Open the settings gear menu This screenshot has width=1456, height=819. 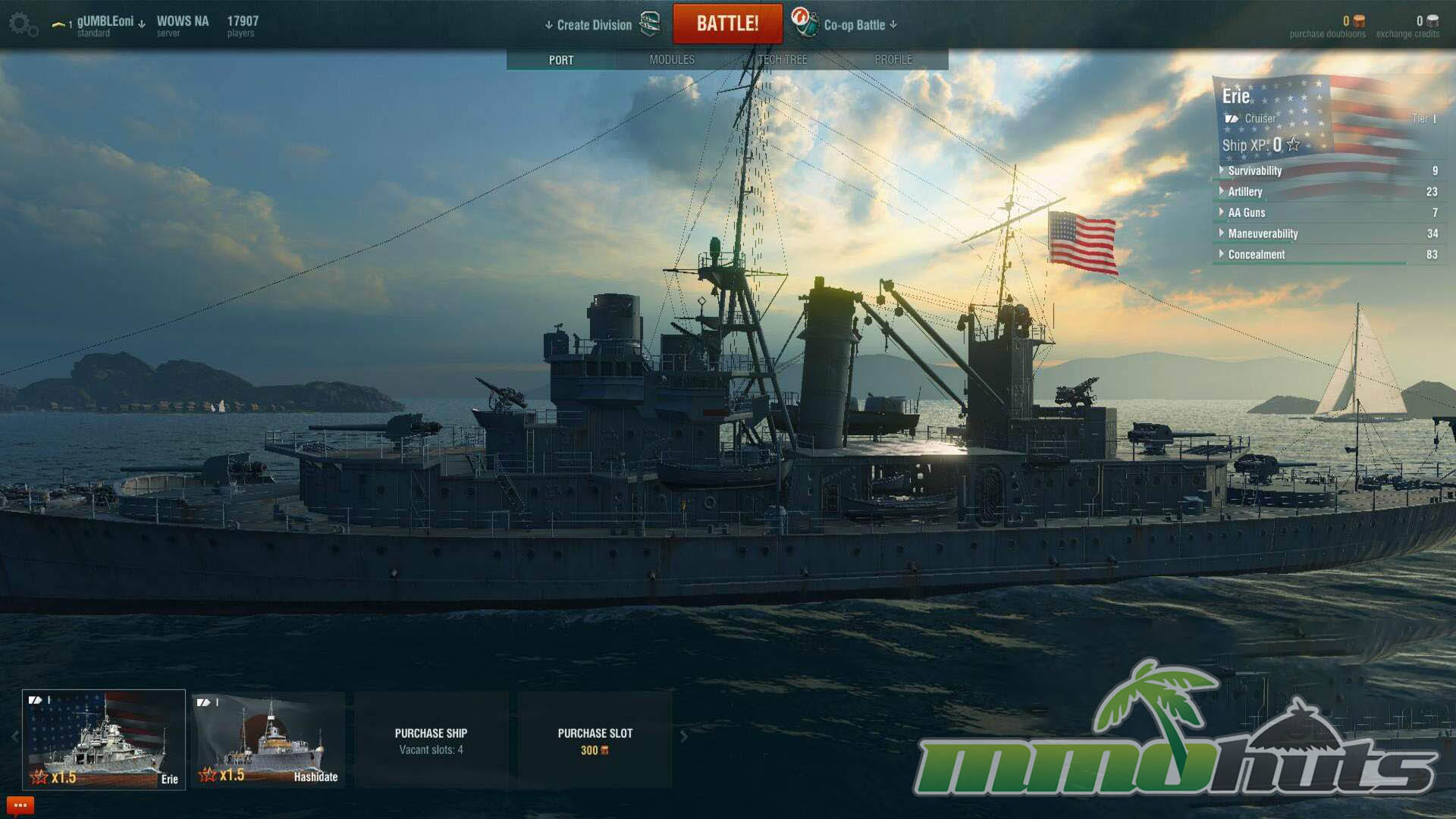tap(22, 24)
